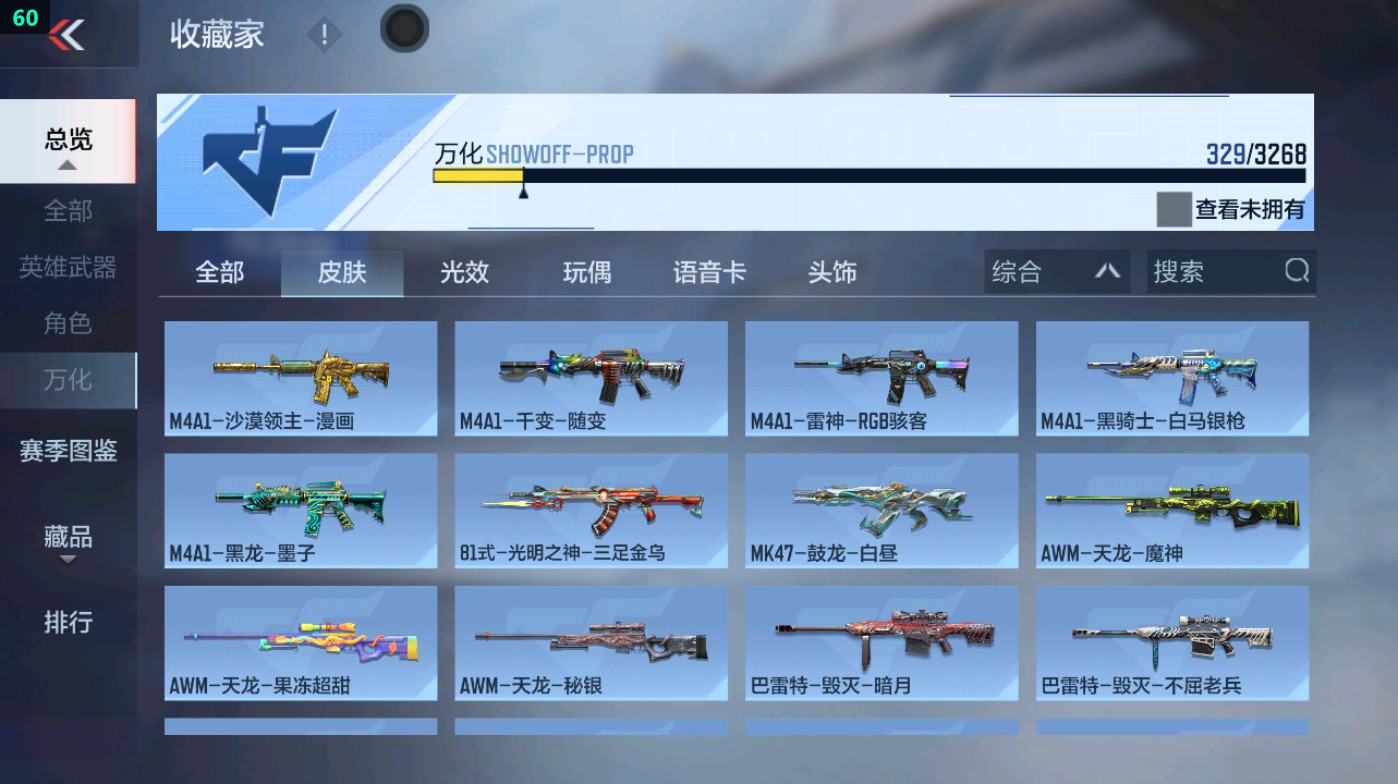Open 排行 from the sidebar
The height and width of the screenshot is (784, 1398).
67,623
